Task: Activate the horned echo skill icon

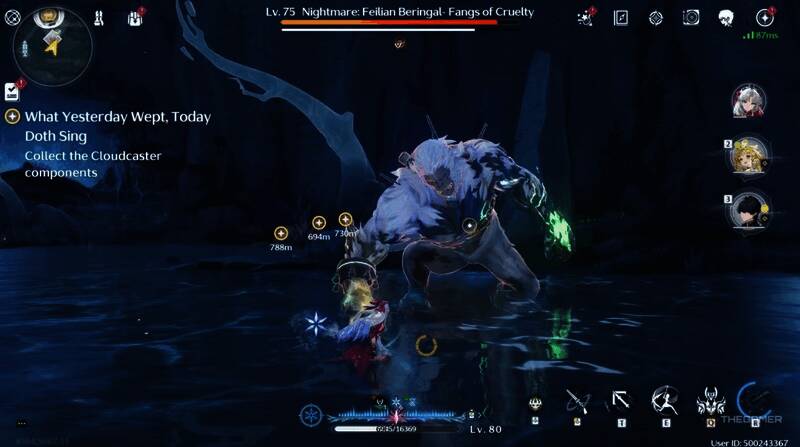Action: (710, 402)
